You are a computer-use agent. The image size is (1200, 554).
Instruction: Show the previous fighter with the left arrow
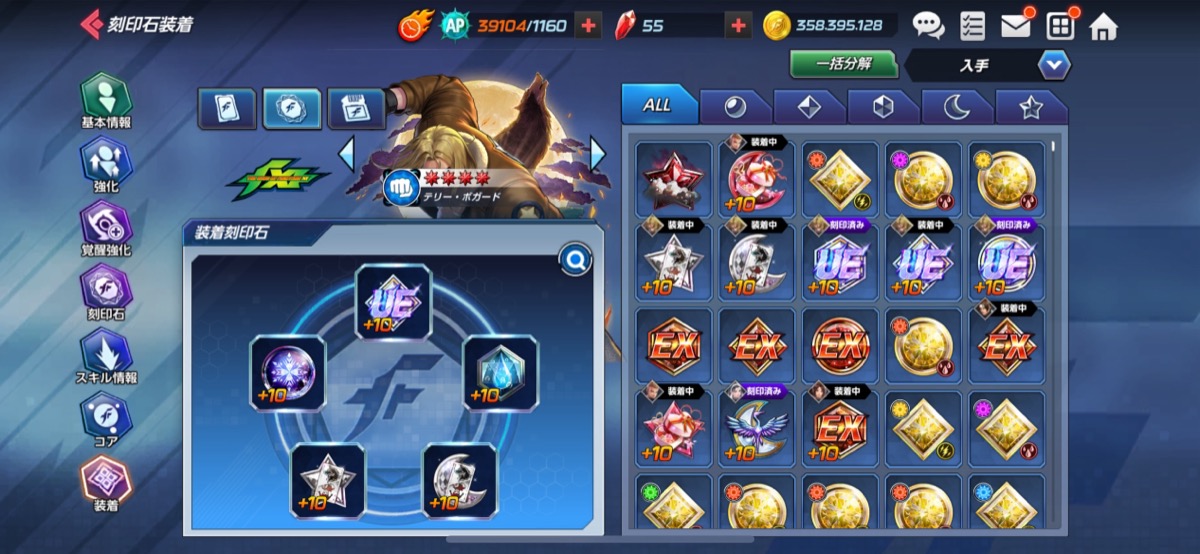347,153
